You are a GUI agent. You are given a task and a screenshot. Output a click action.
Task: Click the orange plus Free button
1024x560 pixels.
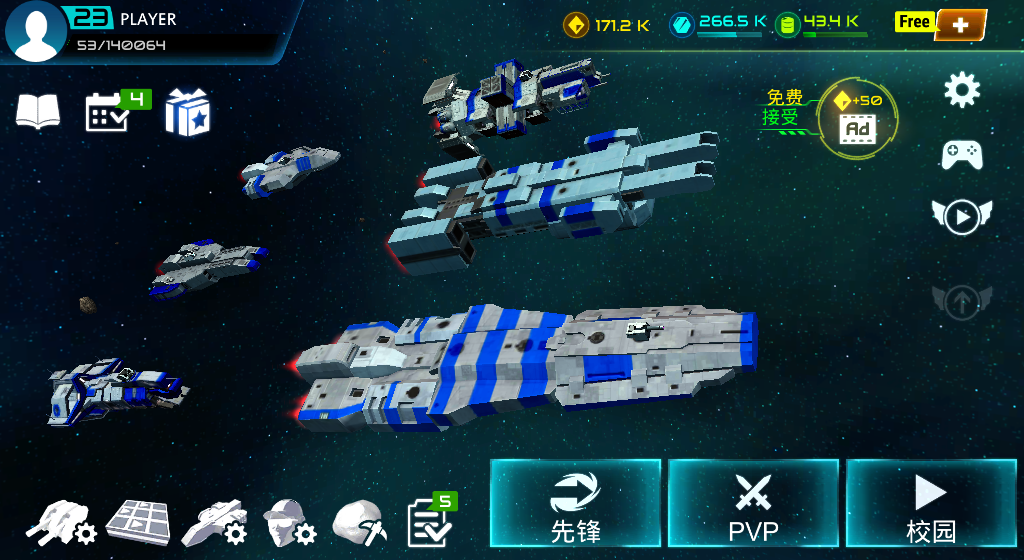point(960,25)
